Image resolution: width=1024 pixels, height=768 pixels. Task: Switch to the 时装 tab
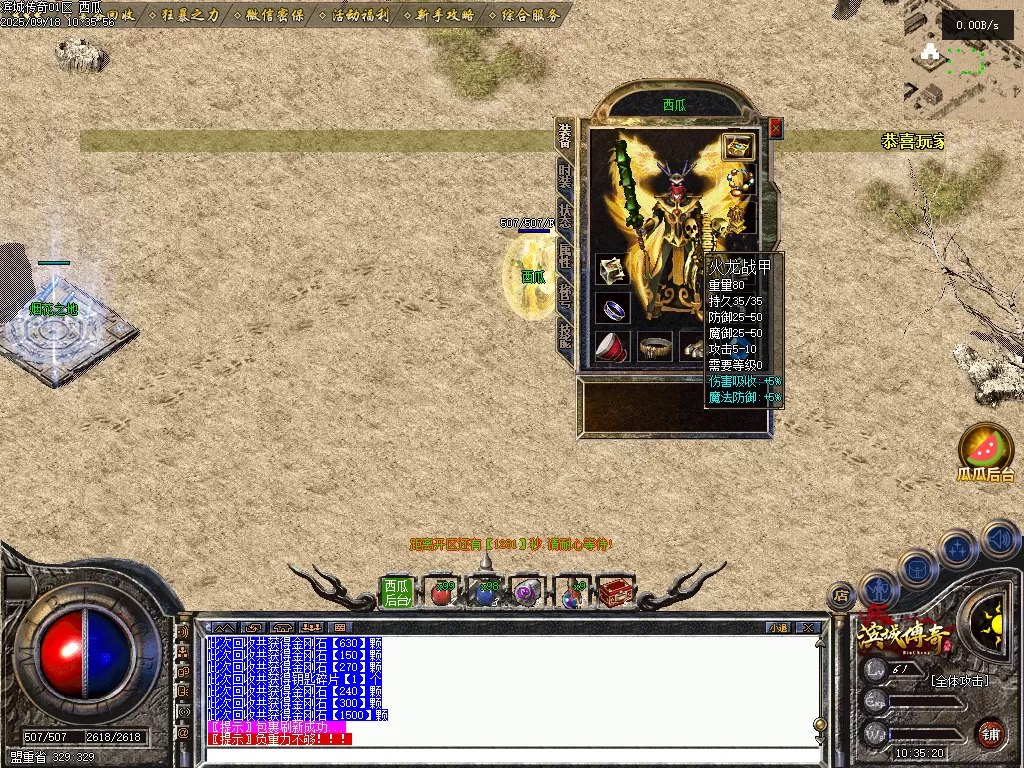565,177
